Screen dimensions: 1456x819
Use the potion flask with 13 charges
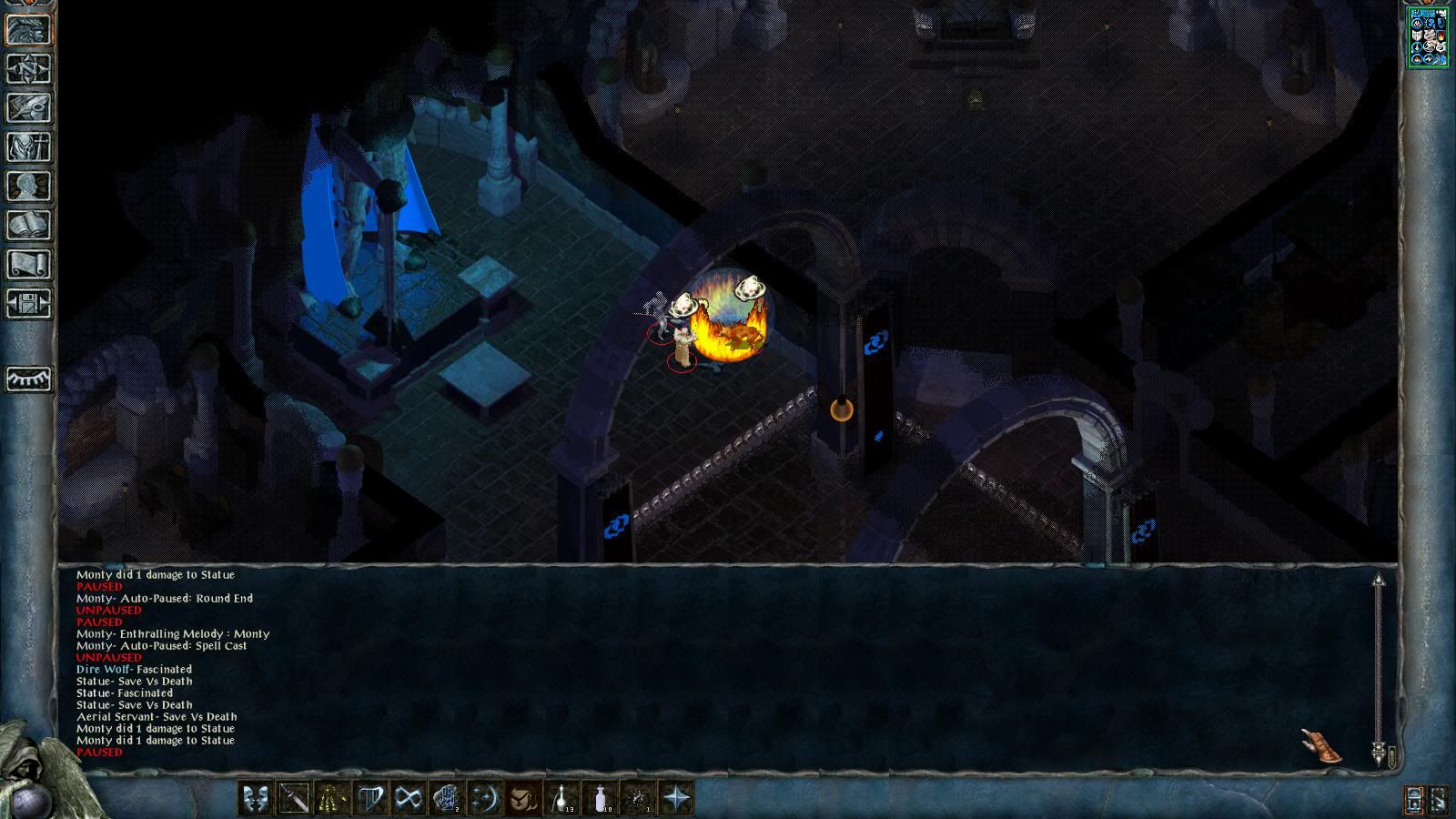[x=561, y=799]
